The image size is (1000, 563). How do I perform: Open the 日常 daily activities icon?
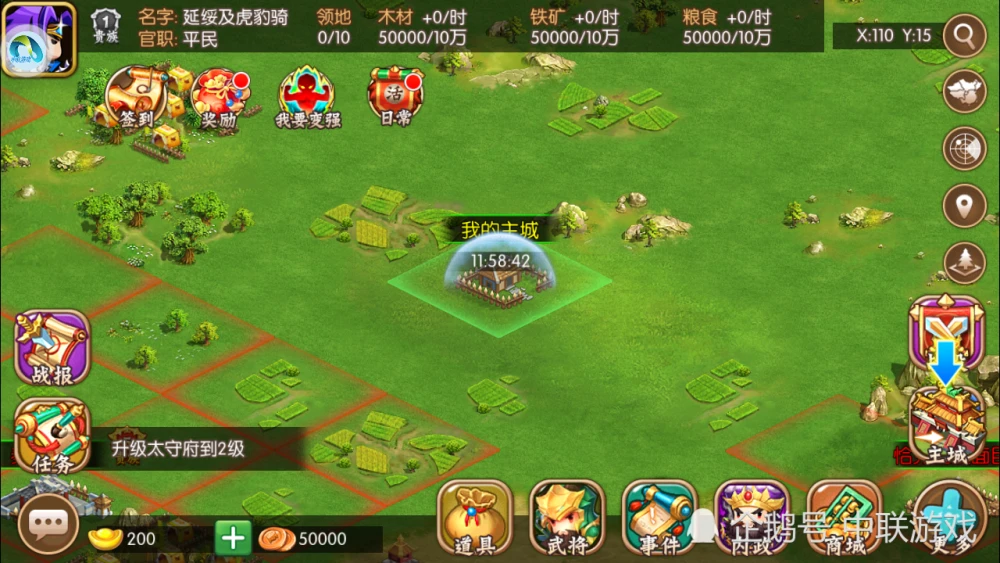point(395,98)
